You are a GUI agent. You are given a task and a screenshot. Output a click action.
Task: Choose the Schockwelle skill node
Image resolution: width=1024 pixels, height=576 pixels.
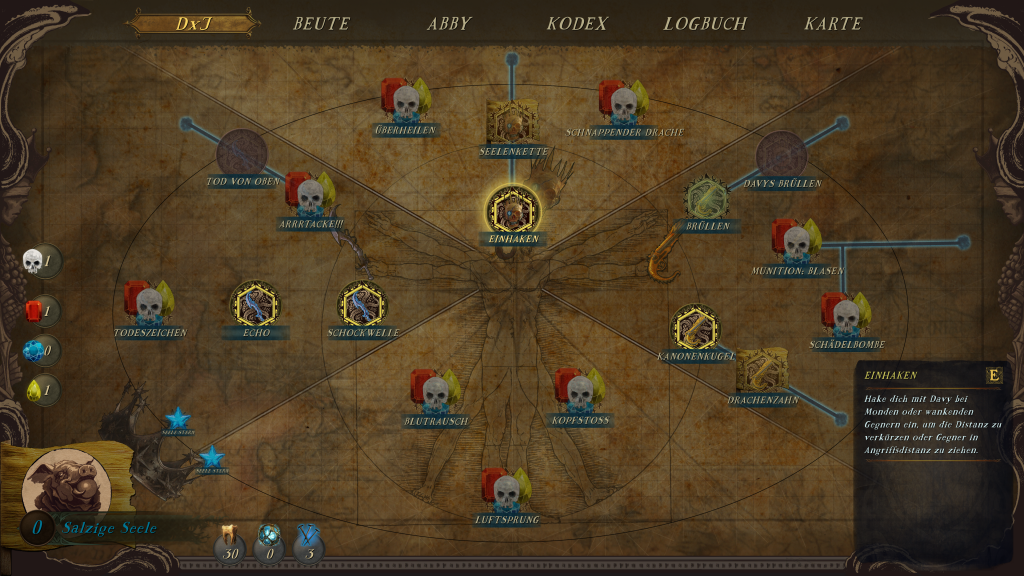(363, 305)
